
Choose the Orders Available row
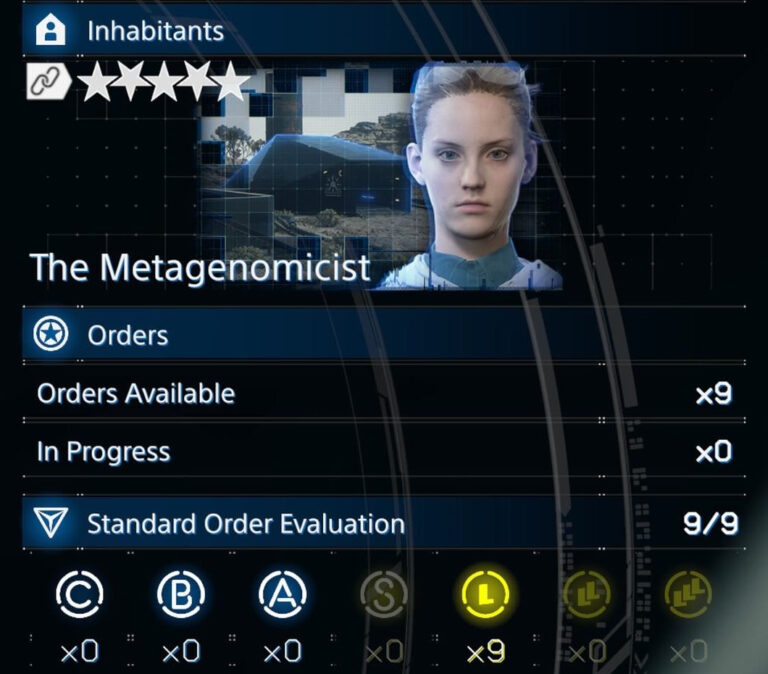pos(384,394)
